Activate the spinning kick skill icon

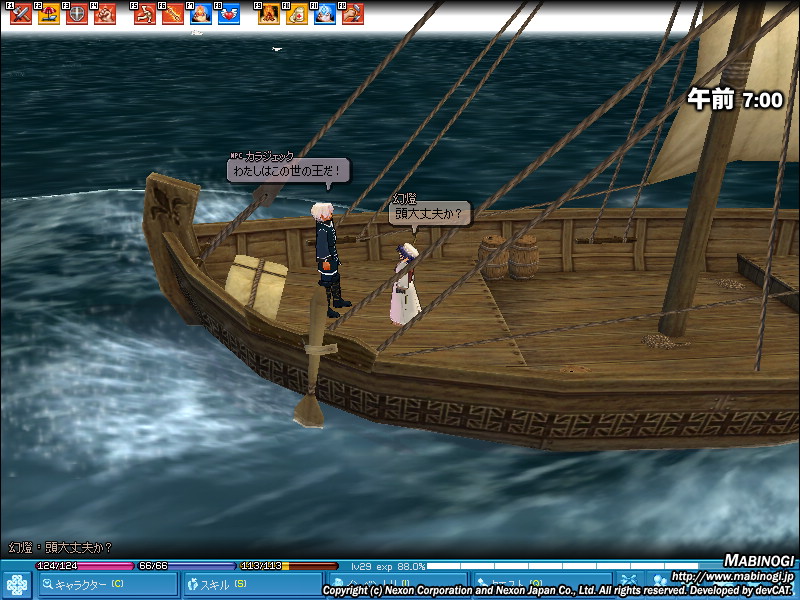(x=145, y=15)
